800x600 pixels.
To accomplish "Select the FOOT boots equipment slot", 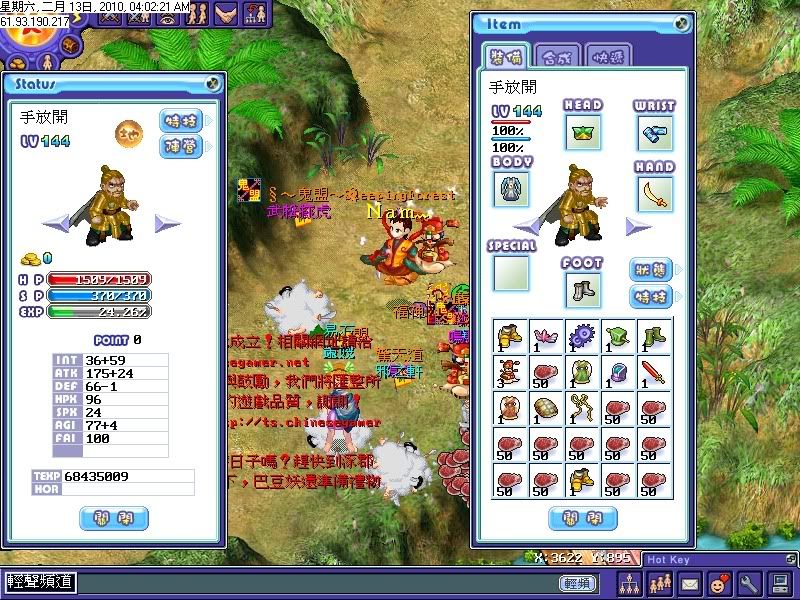I will click(x=582, y=290).
